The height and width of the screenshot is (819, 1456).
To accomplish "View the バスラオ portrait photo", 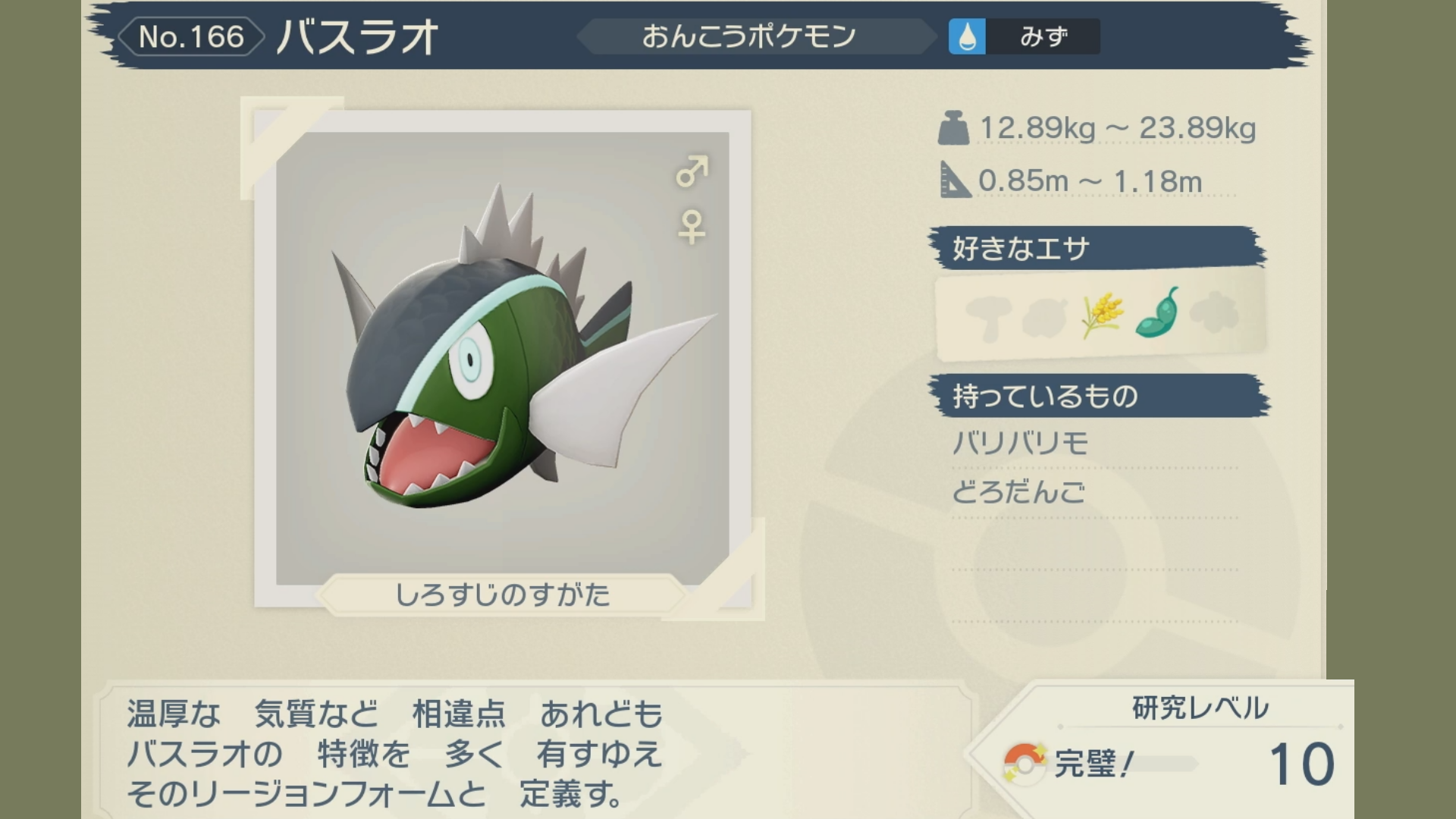I will [x=502, y=358].
